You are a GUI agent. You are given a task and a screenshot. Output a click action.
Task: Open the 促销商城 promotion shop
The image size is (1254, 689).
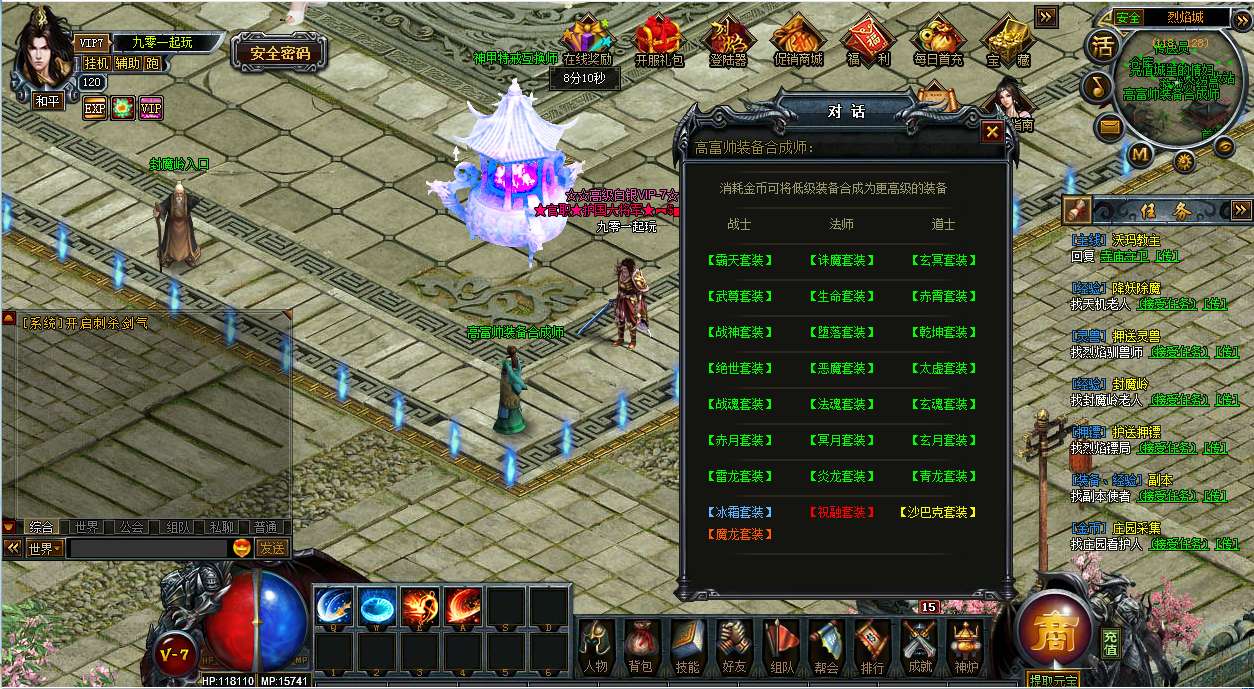[798, 43]
